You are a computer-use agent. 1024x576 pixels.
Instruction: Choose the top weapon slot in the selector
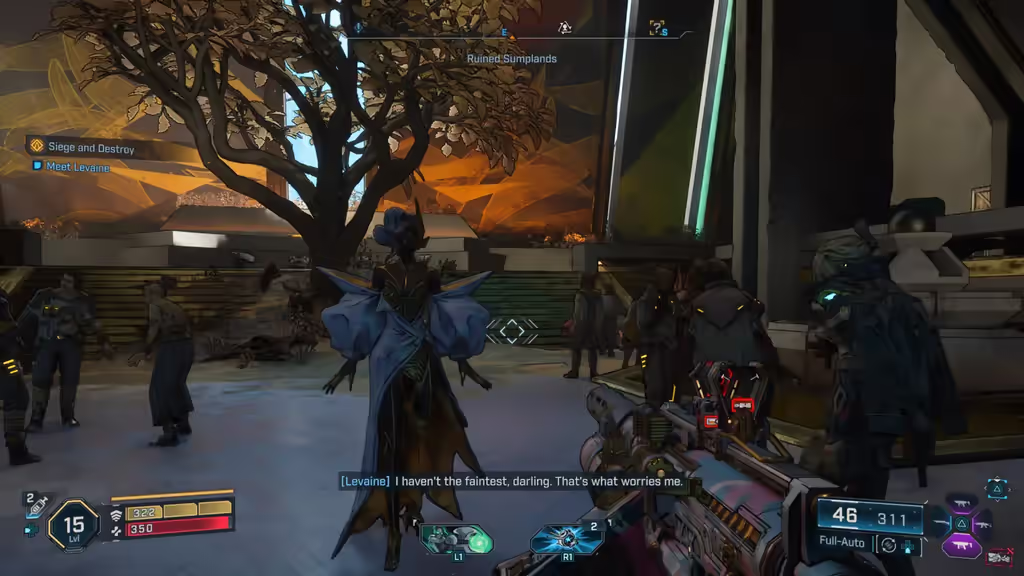click(x=961, y=503)
